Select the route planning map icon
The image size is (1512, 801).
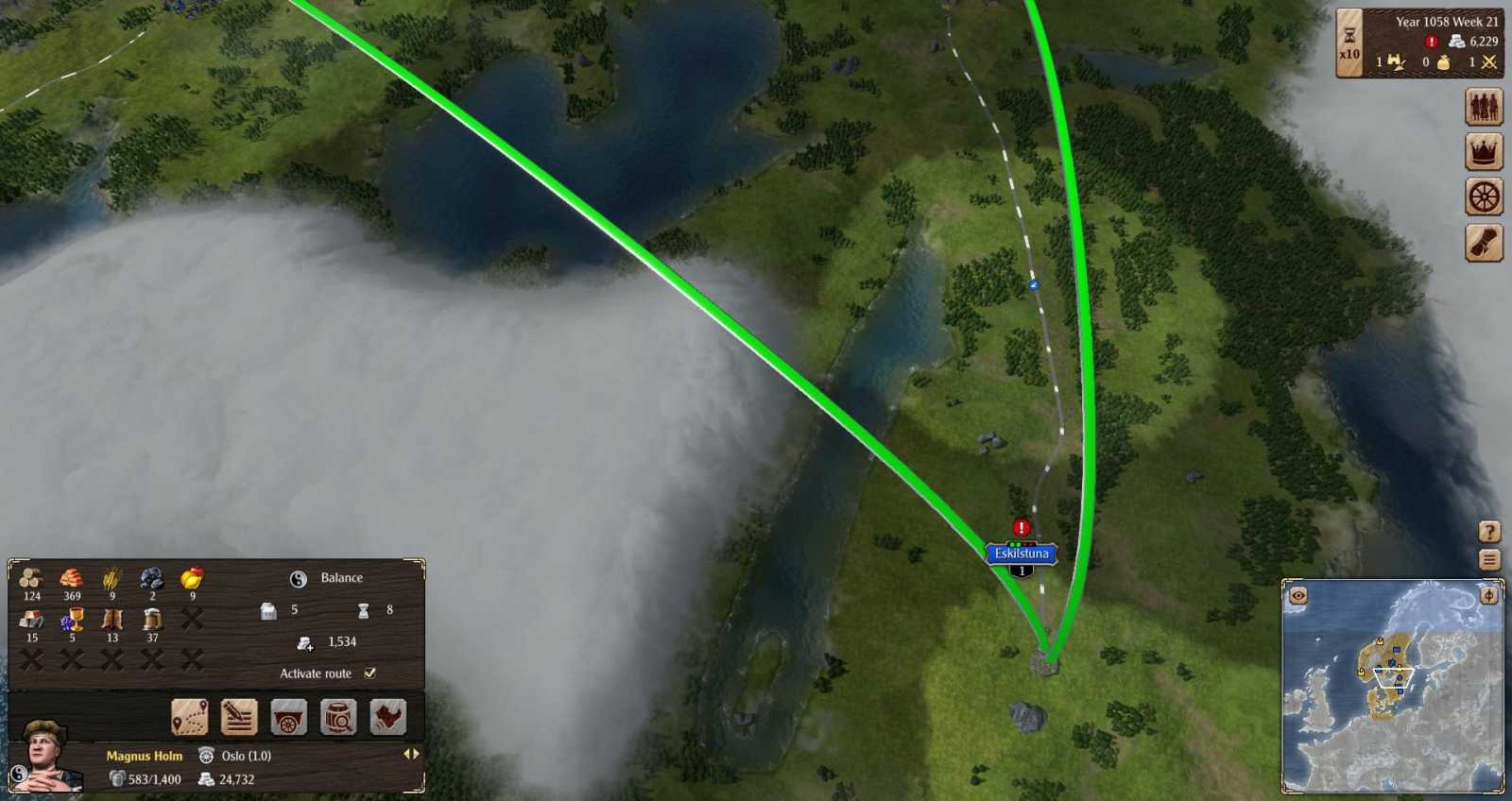click(x=190, y=716)
